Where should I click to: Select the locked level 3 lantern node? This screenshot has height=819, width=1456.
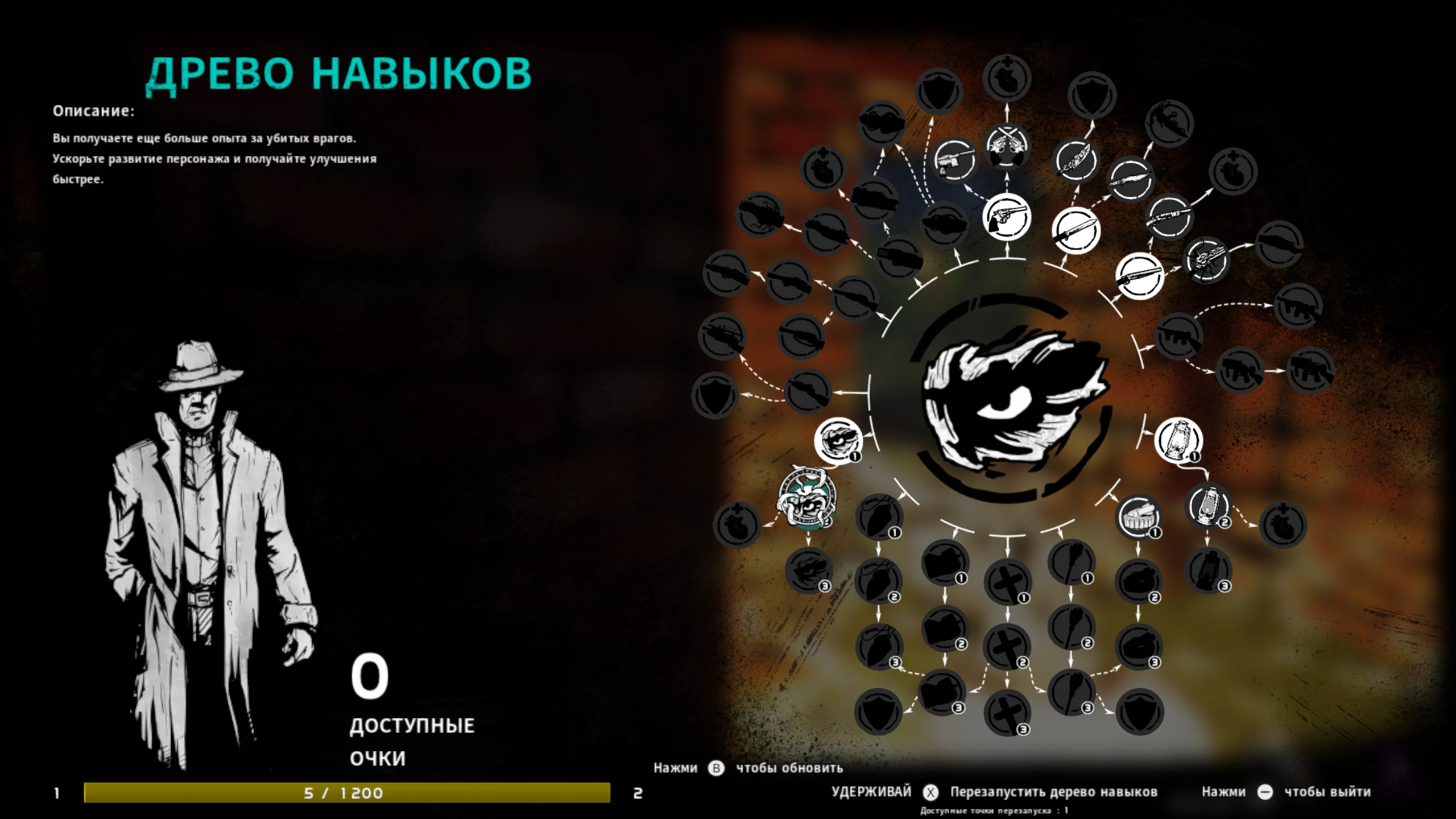[x=1209, y=570]
